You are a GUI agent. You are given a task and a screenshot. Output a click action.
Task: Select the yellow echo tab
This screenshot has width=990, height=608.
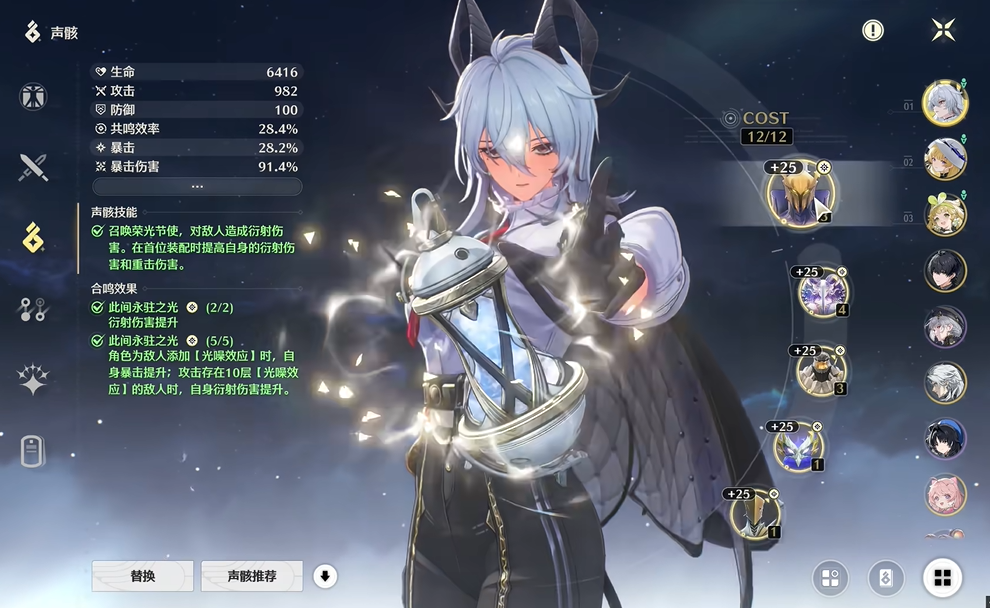[x=33, y=238]
